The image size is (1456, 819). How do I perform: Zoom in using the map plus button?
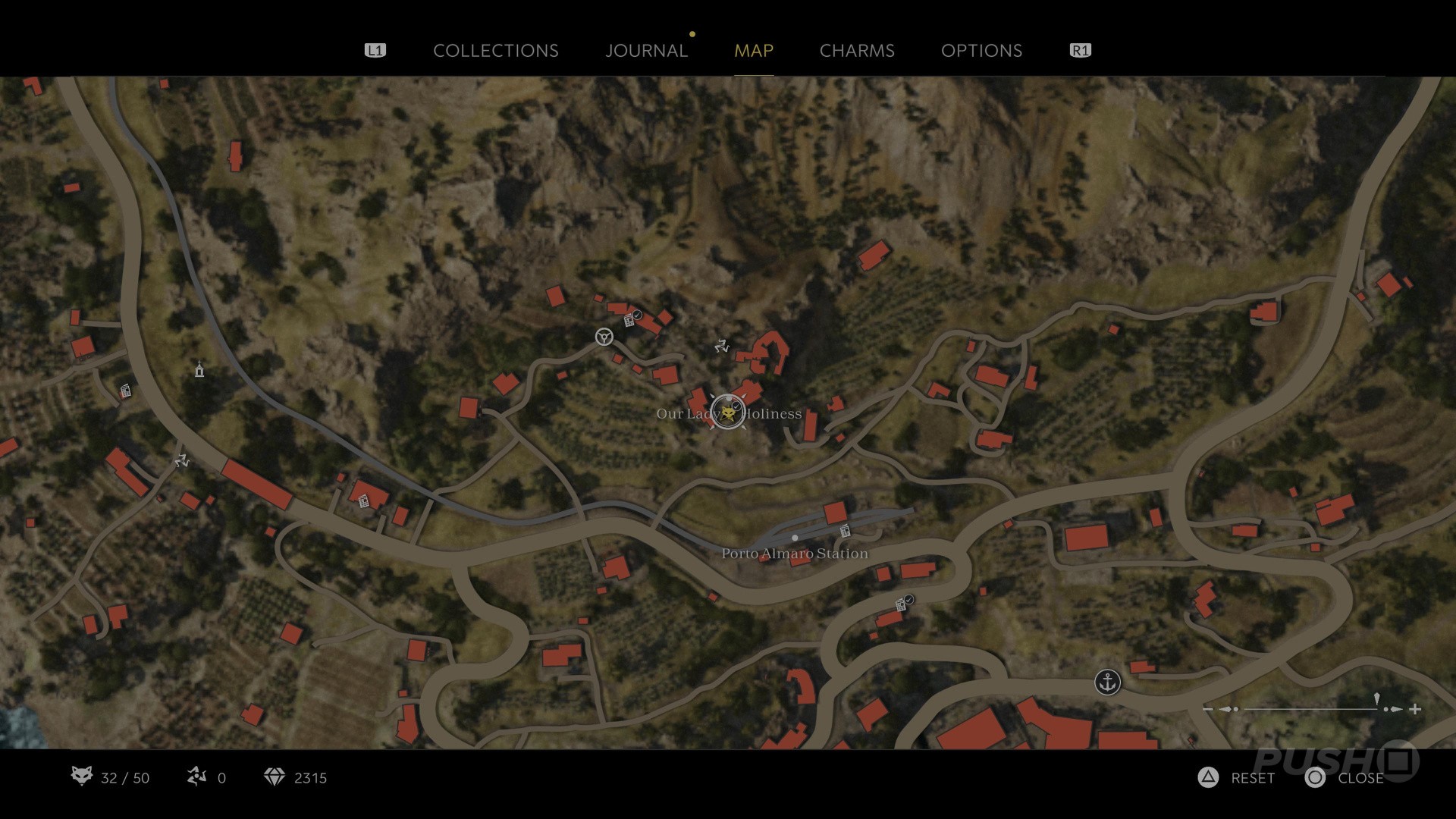click(x=1415, y=709)
